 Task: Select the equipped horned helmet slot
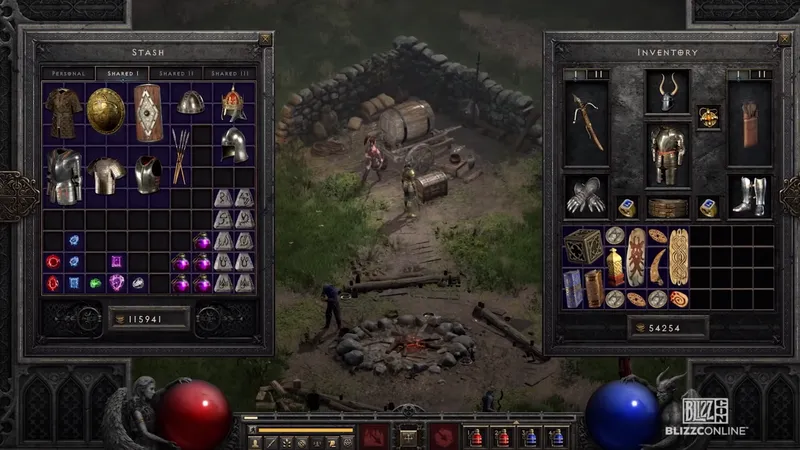tap(666, 92)
